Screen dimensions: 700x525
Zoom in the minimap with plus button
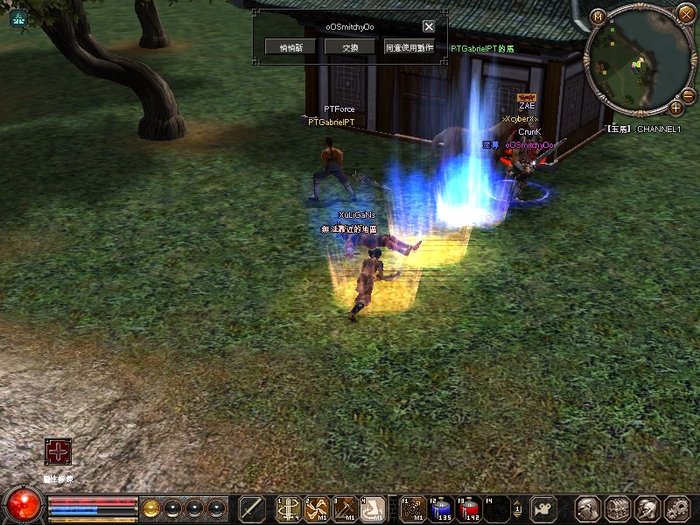[676, 106]
